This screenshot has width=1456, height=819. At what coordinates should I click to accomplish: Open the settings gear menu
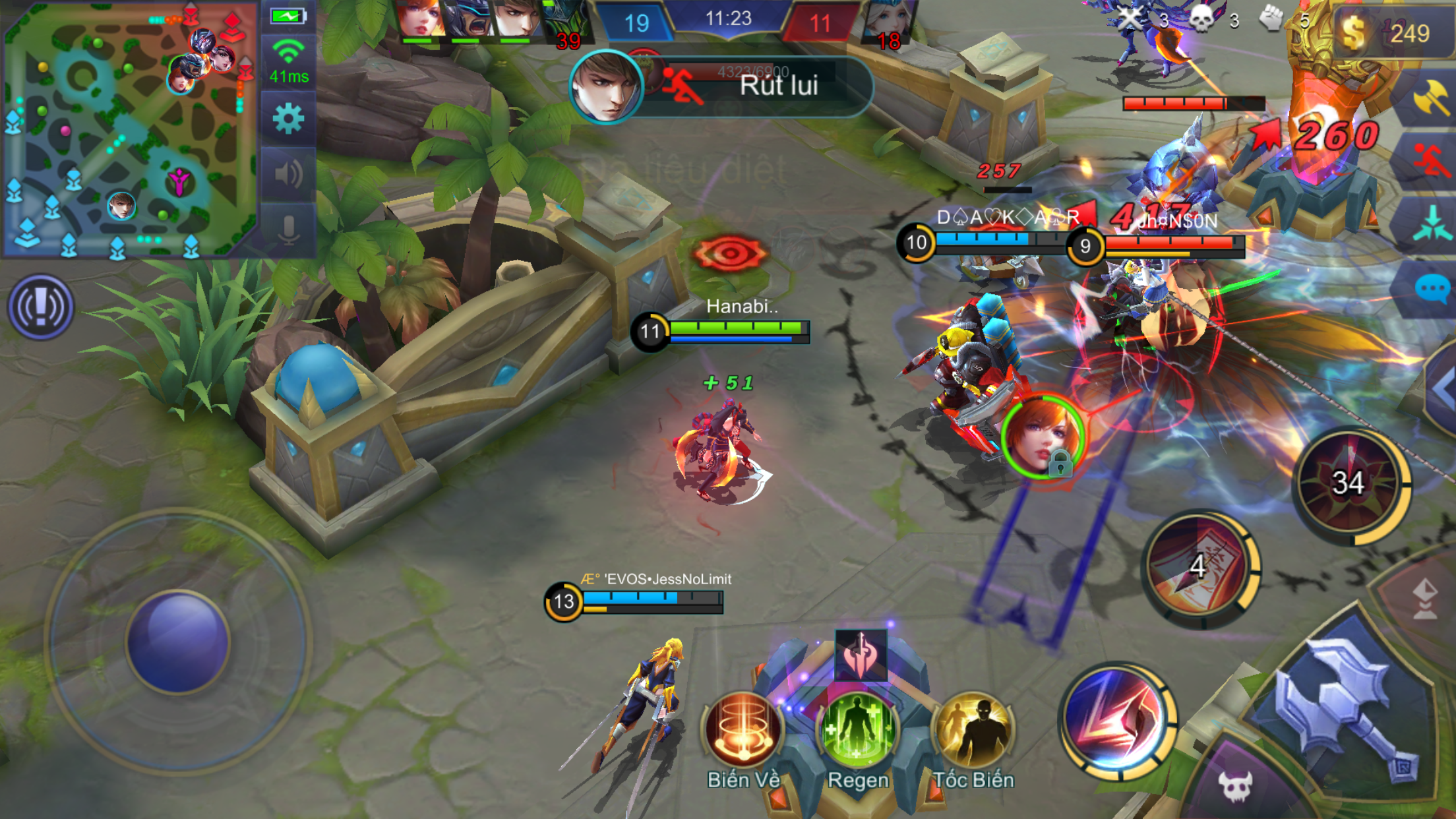[x=288, y=119]
